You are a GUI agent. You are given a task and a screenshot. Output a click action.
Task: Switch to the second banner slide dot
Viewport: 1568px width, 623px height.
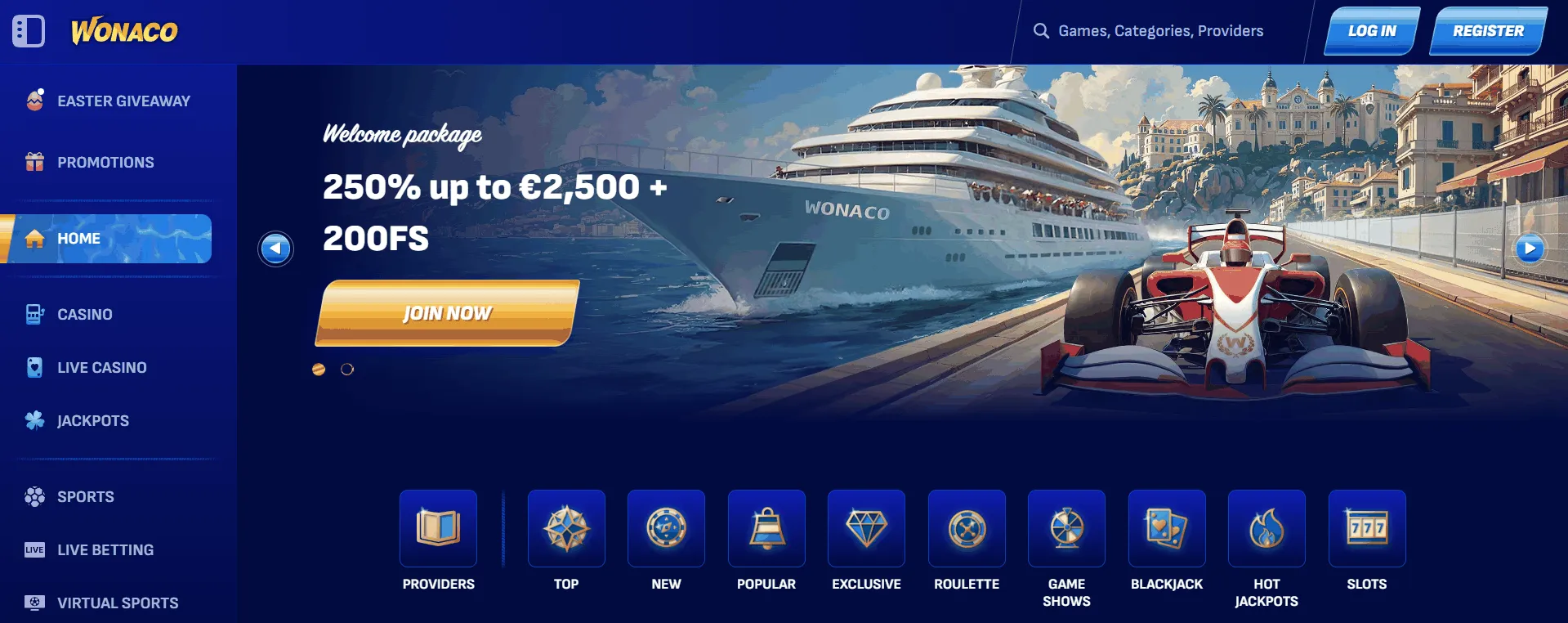pyautogui.click(x=347, y=369)
